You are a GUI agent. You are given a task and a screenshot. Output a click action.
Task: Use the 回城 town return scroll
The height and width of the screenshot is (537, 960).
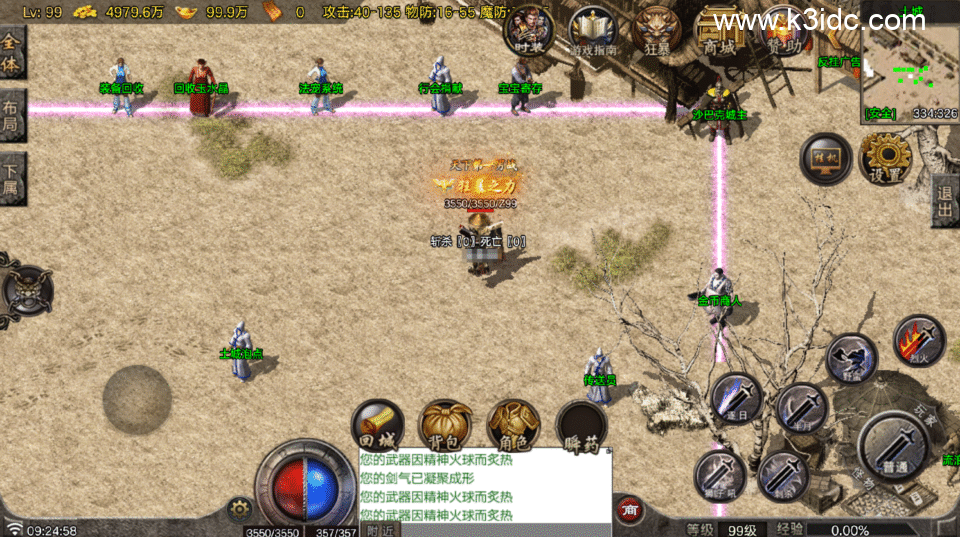click(378, 426)
